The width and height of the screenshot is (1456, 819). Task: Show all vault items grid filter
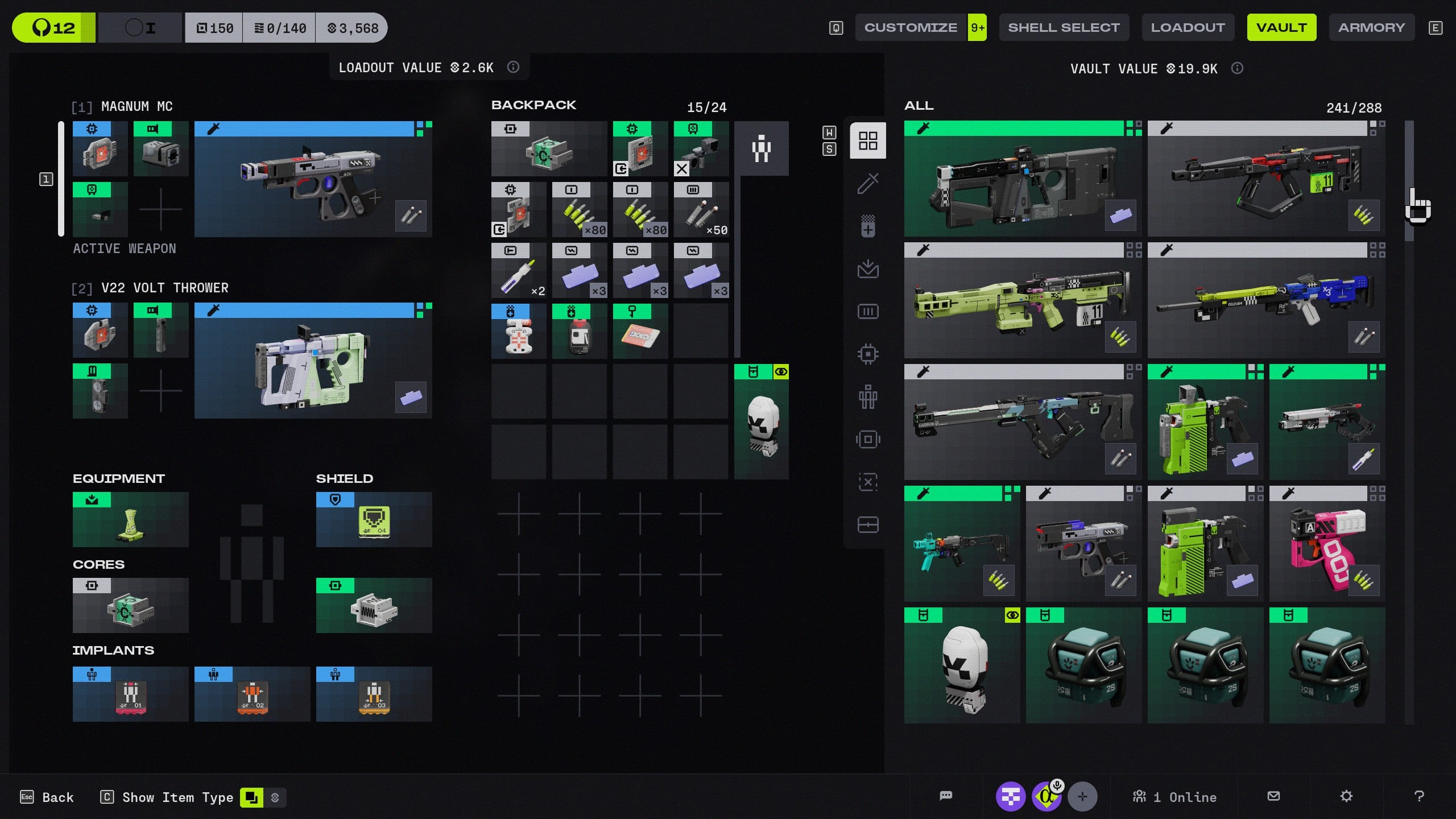(868, 140)
